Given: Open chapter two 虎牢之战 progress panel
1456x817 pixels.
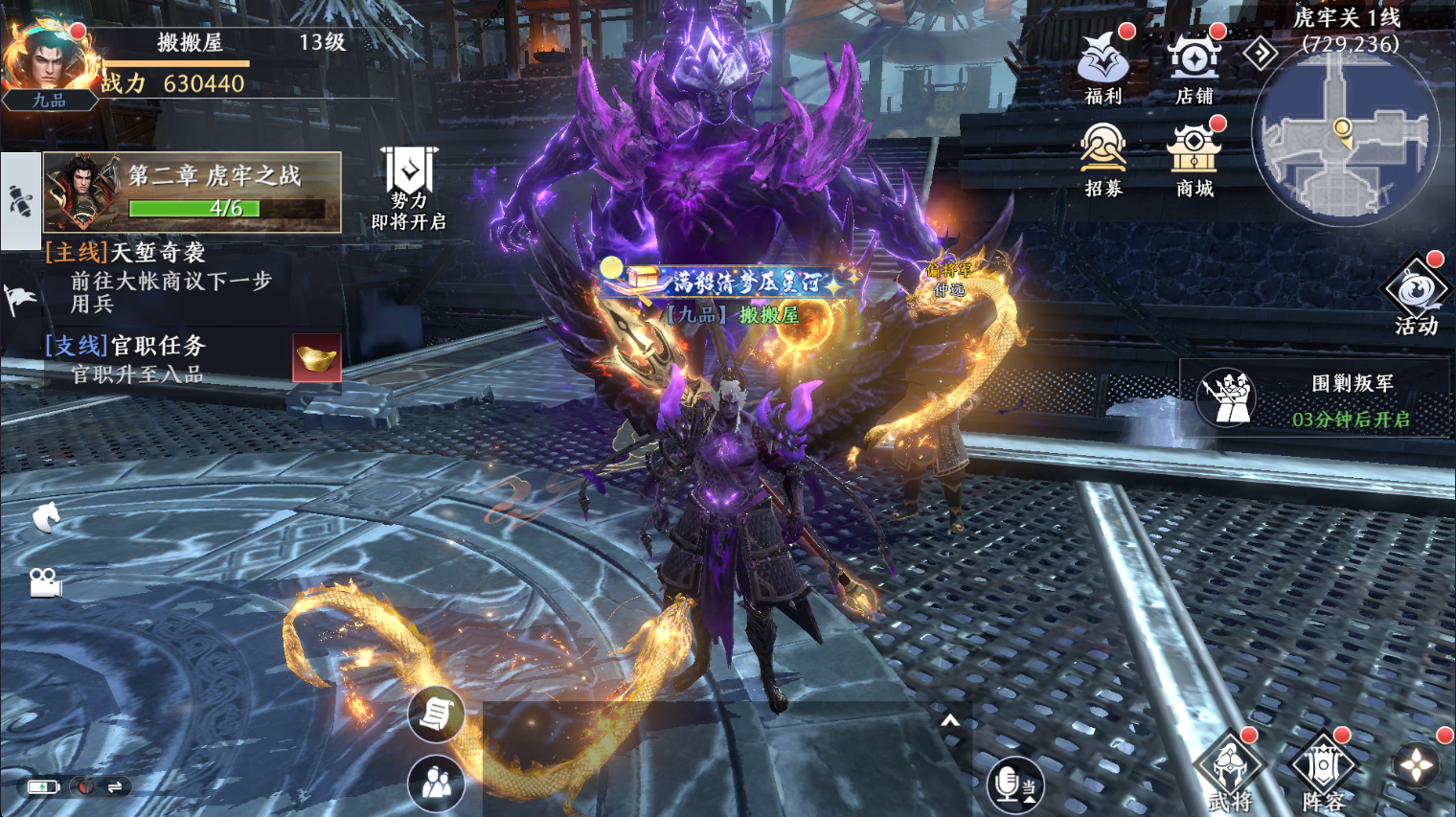Looking at the screenshot, I should (x=192, y=192).
